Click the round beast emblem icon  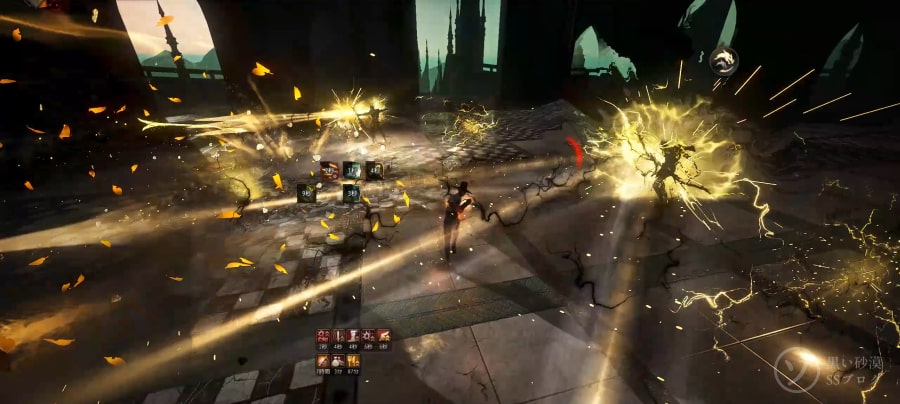[723, 62]
